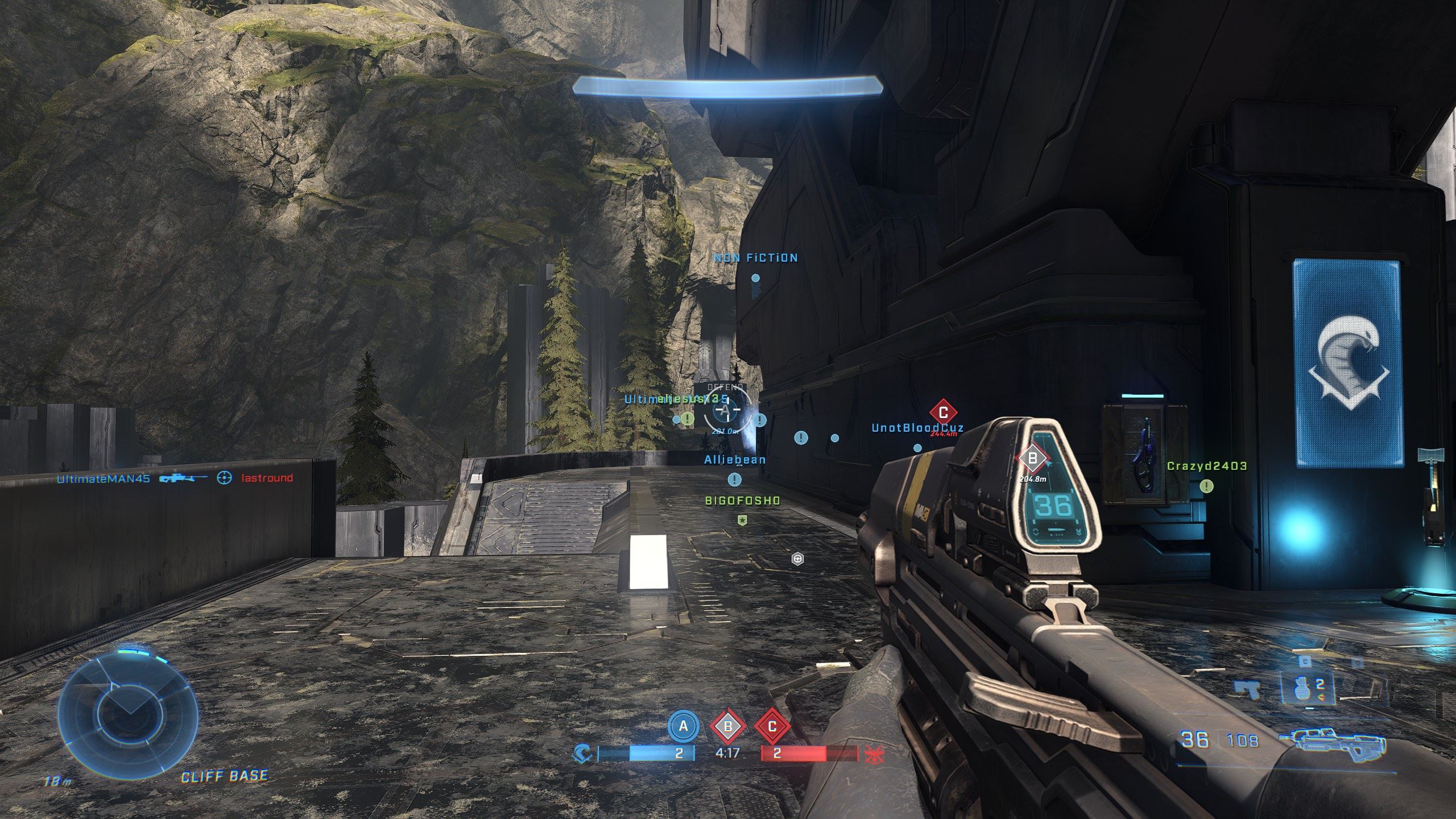Select the frag grenade icon
Image resolution: width=1456 pixels, height=819 pixels.
pyautogui.click(x=1301, y=687)
